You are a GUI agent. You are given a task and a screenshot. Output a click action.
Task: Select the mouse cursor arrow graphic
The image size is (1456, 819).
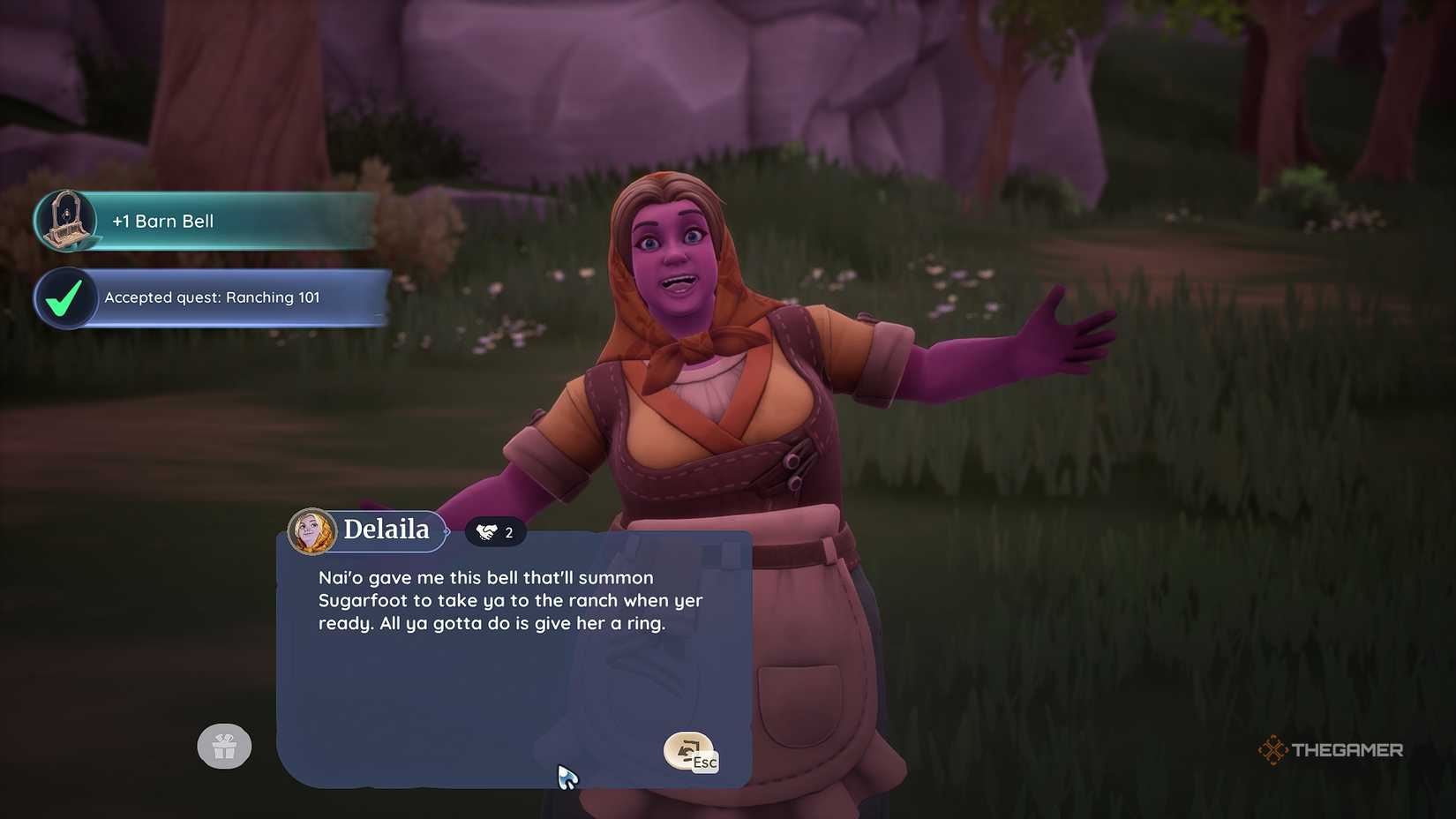567,777
